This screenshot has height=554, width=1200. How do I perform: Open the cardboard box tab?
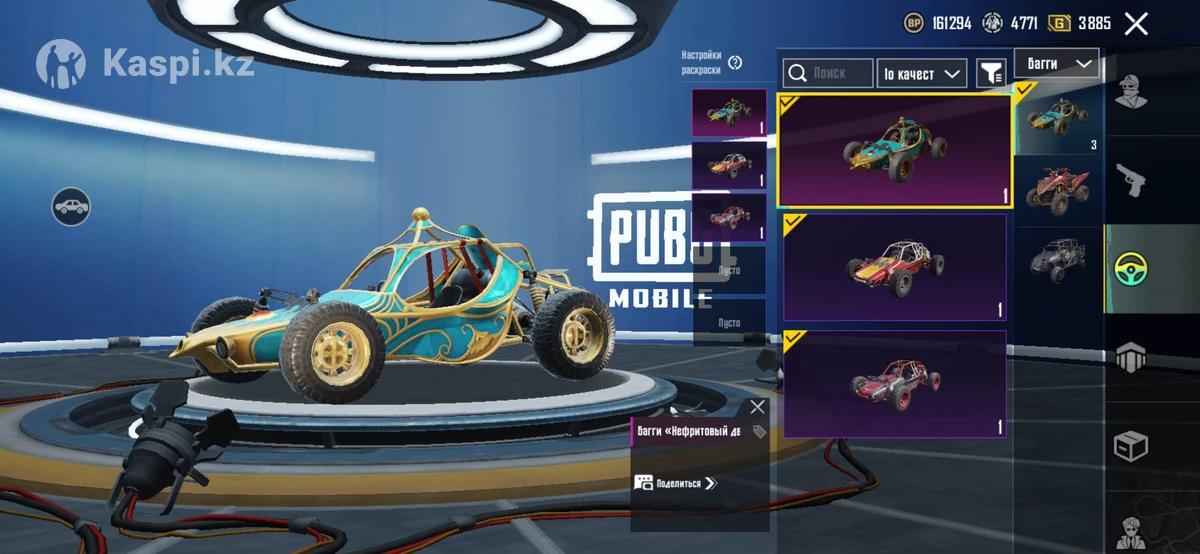1131,446
